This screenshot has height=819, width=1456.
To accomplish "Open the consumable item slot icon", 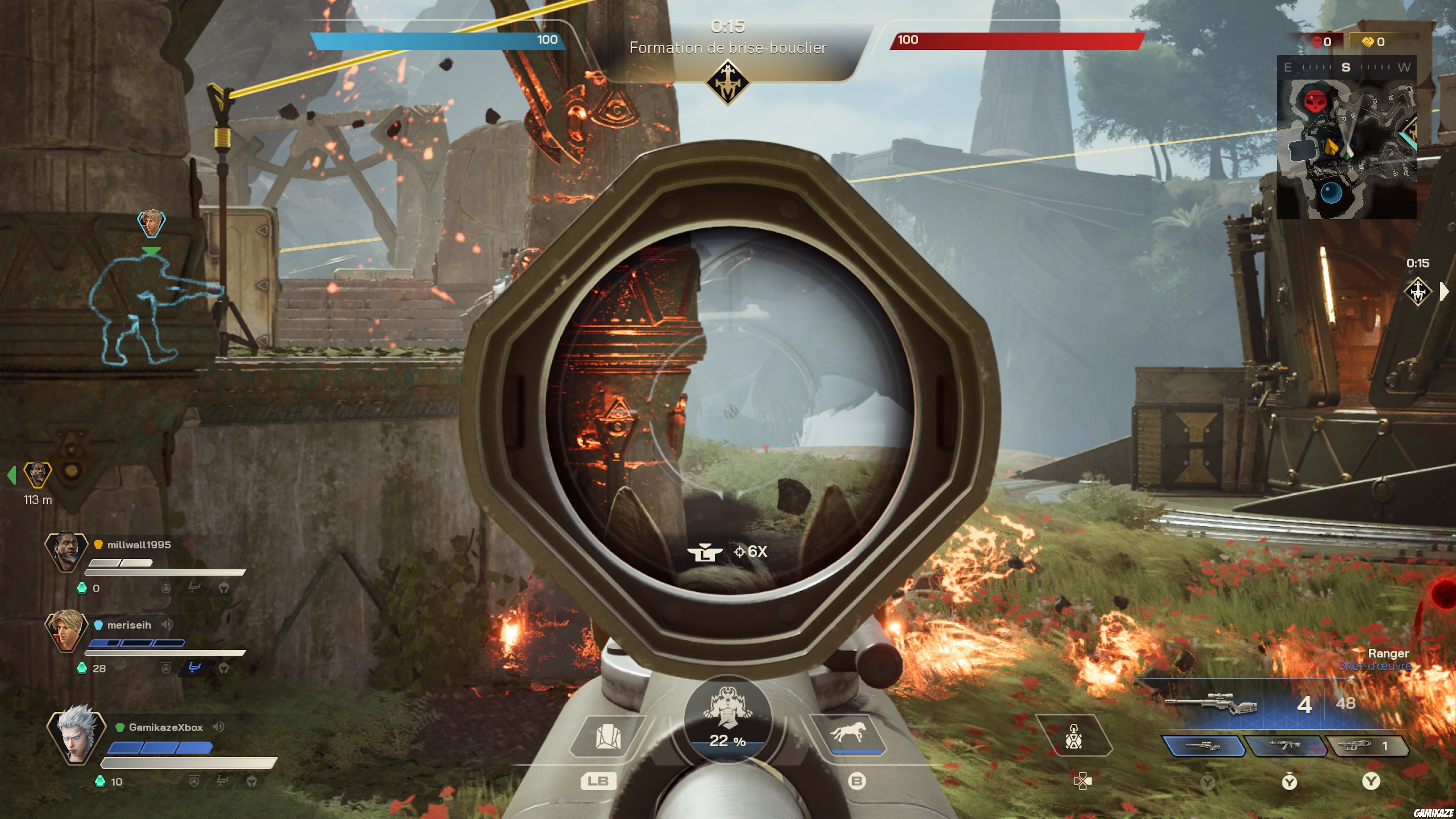I will click(x=1073, y=736).
